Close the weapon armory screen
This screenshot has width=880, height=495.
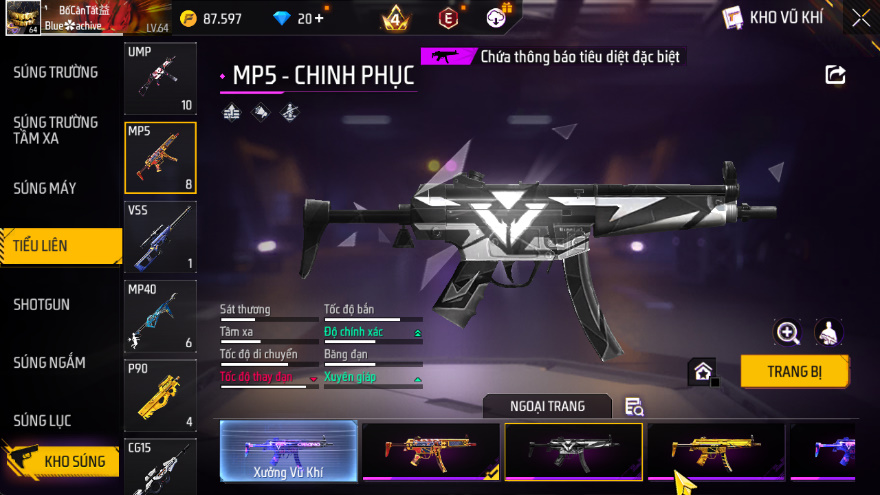[x=860, y=18]
